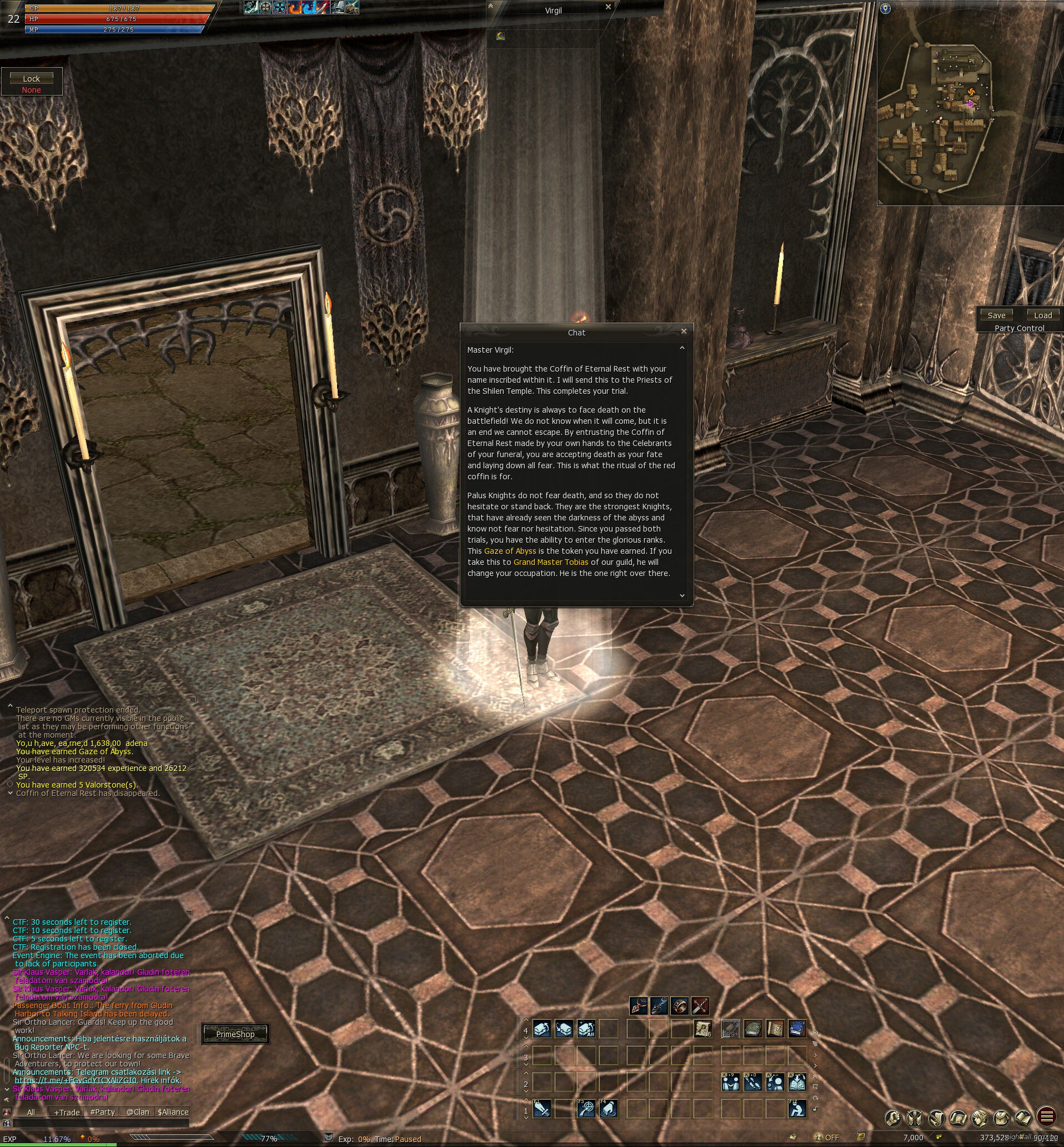The image size is (1064, 1147).
Task: Load the party control setup
Action: click(x=1043, y=315)
